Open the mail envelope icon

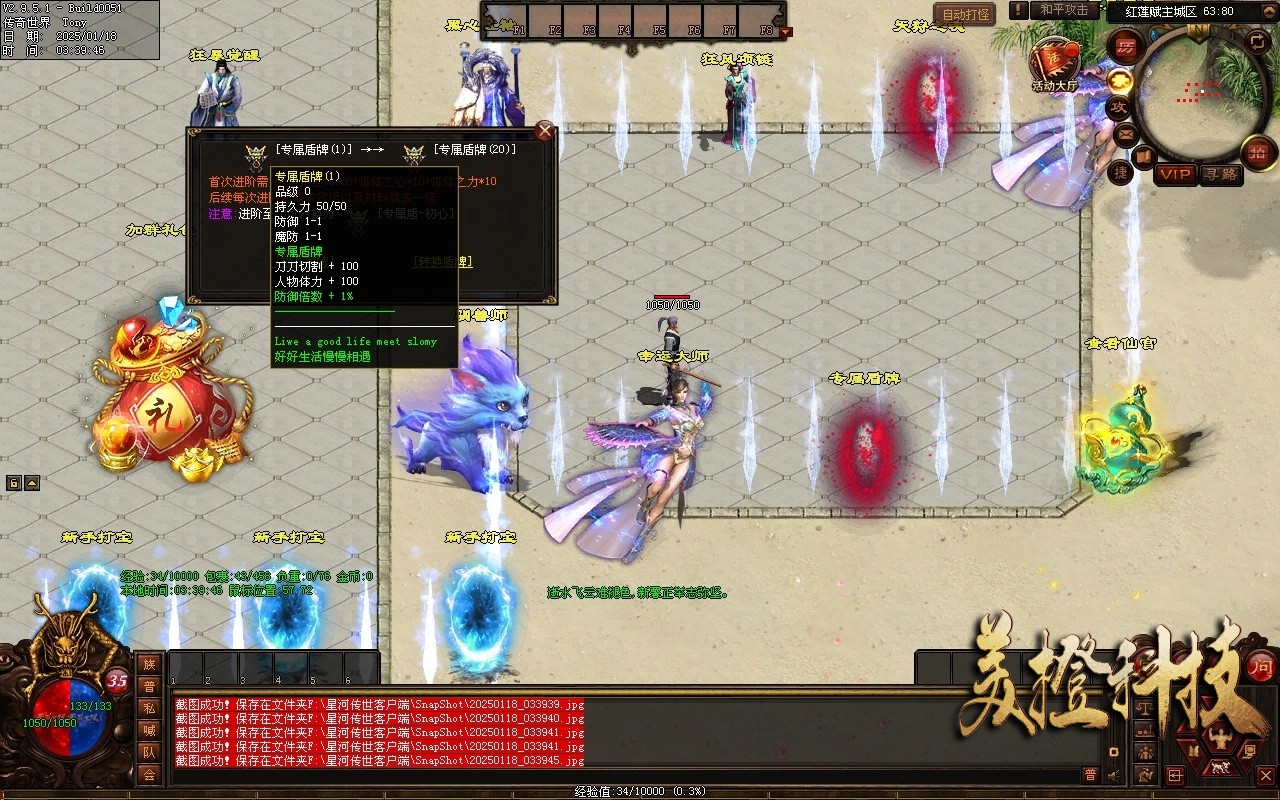[1125, 133]
